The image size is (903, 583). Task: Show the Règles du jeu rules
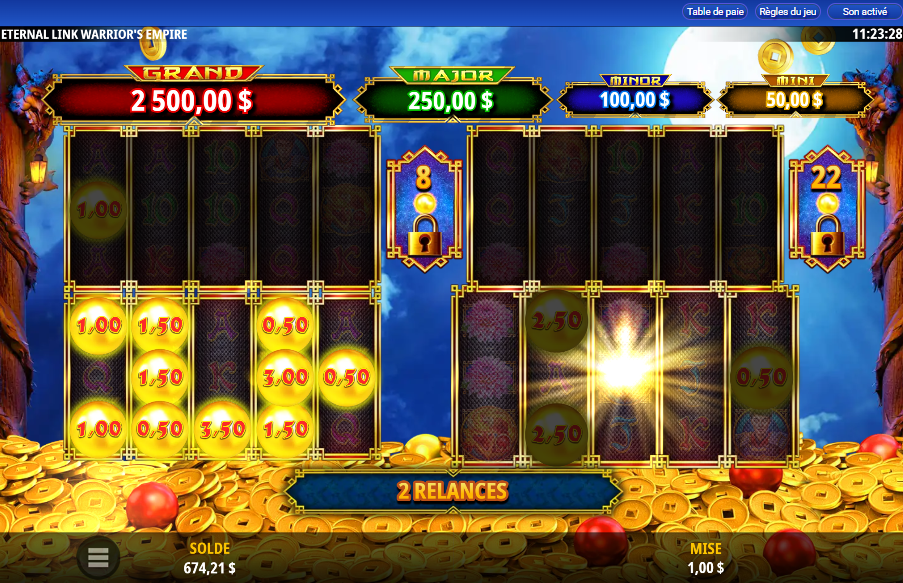(x=788, y=12)
